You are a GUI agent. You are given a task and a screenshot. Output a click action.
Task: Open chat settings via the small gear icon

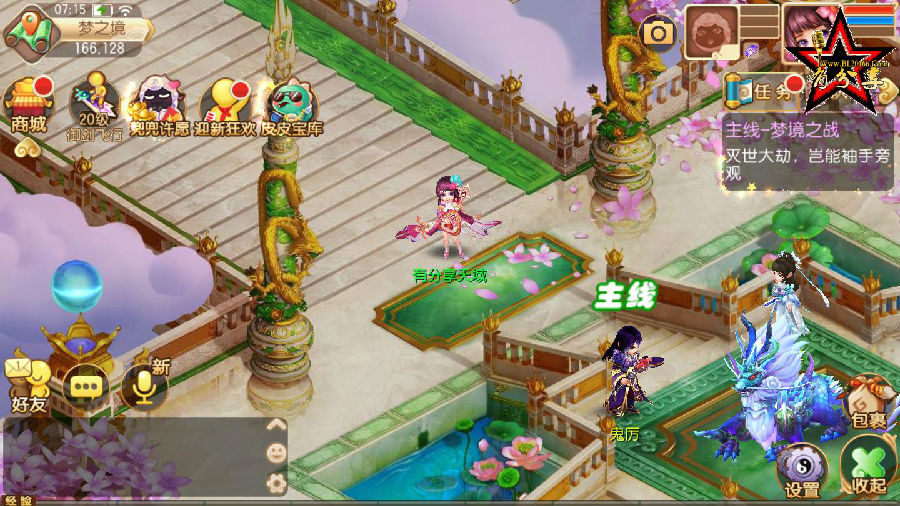(x=276, y=483)
